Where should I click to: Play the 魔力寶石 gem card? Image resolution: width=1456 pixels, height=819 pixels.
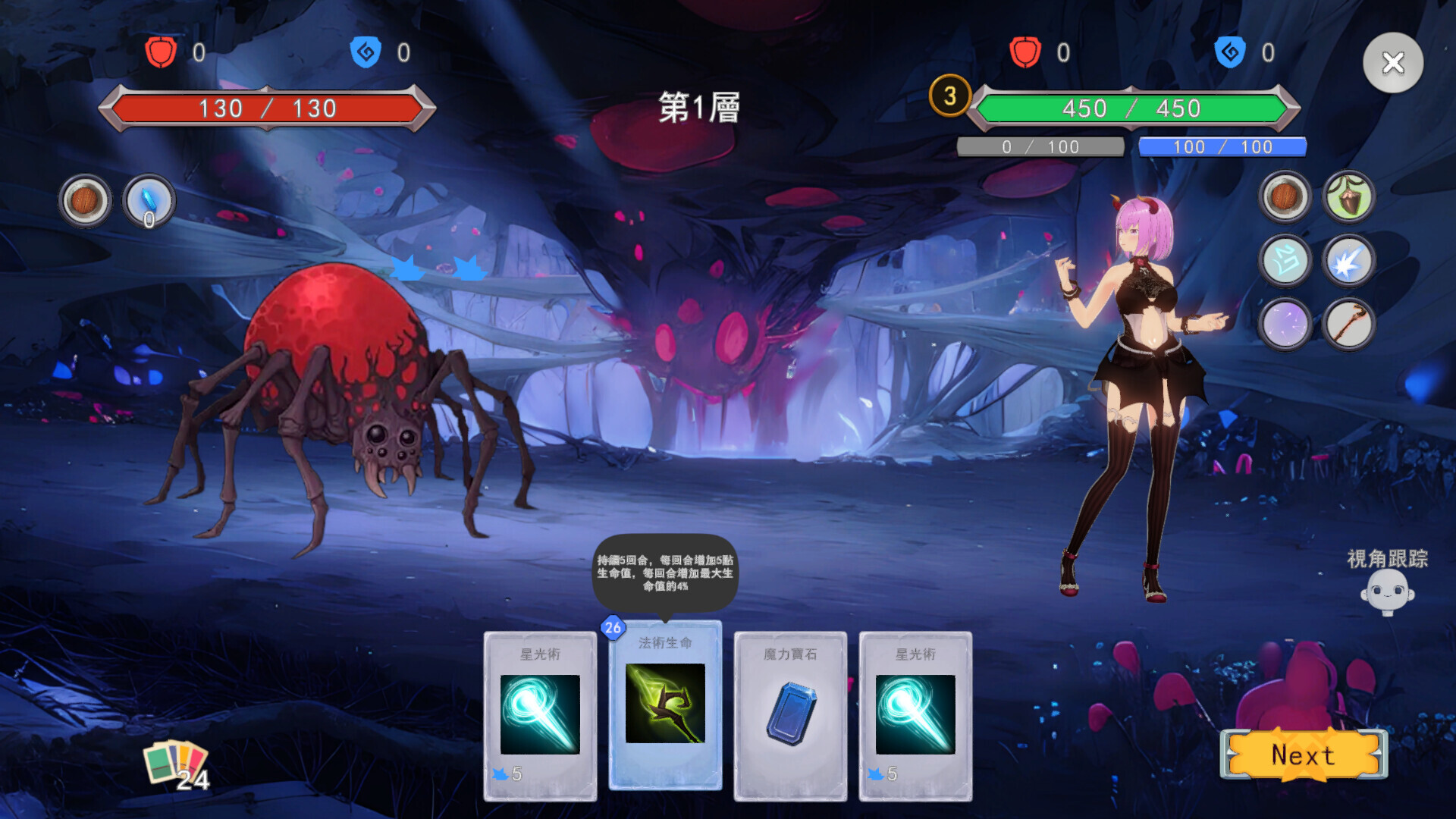tap(790, 715)
